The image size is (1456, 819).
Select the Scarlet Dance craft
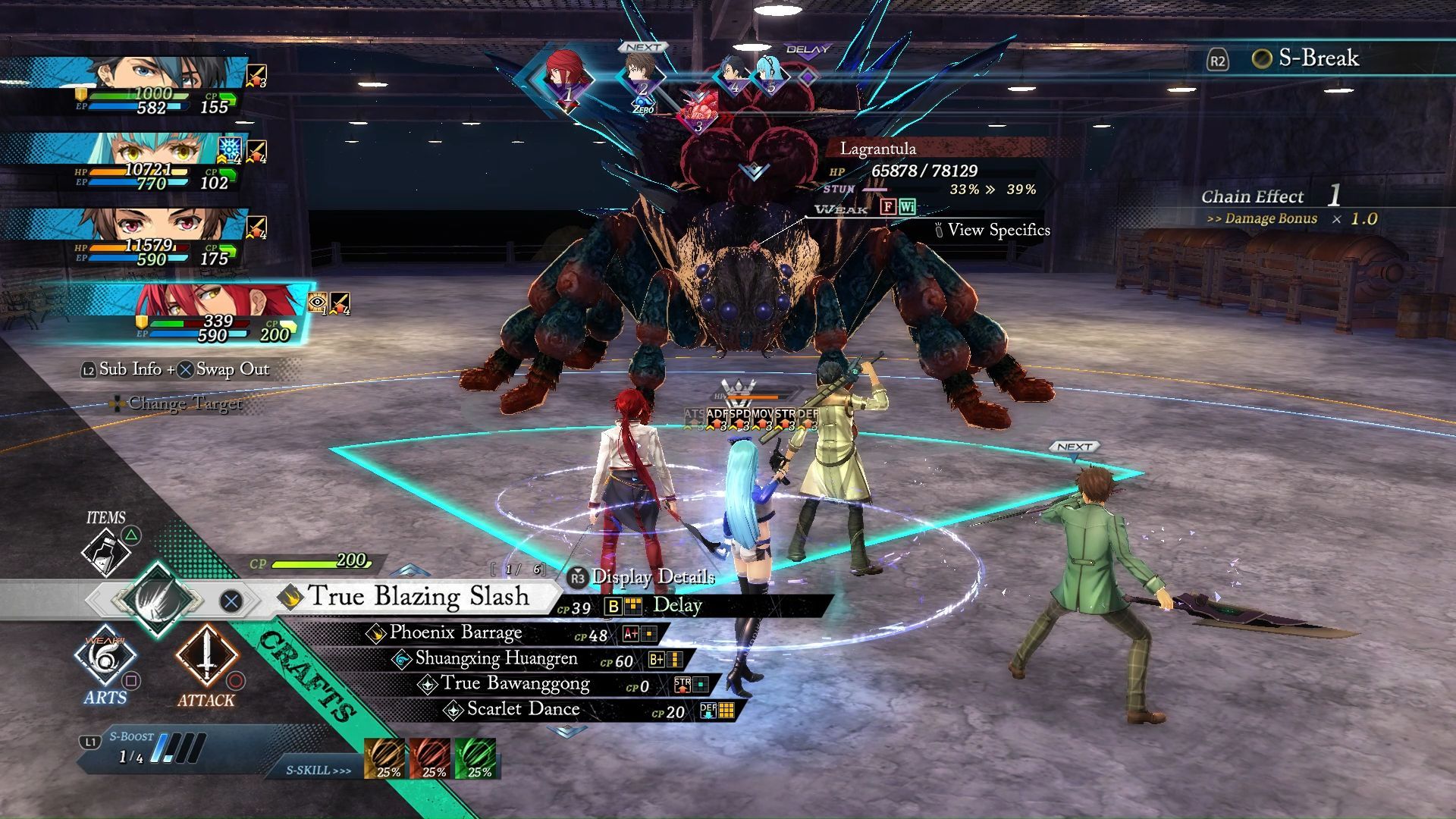(x=522, y=710)
